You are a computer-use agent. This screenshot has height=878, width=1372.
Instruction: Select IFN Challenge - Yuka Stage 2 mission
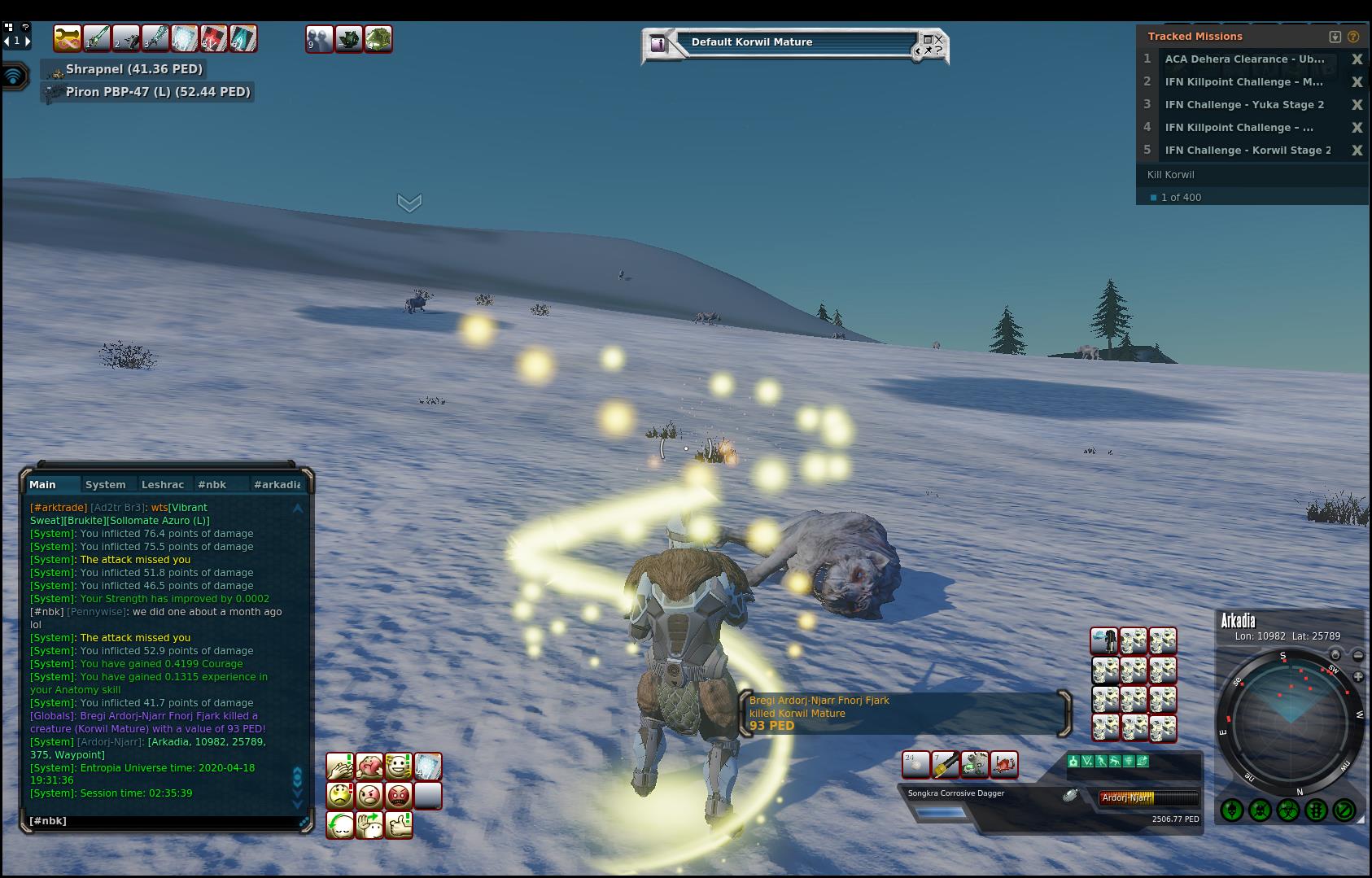(x=1243, y=105)
